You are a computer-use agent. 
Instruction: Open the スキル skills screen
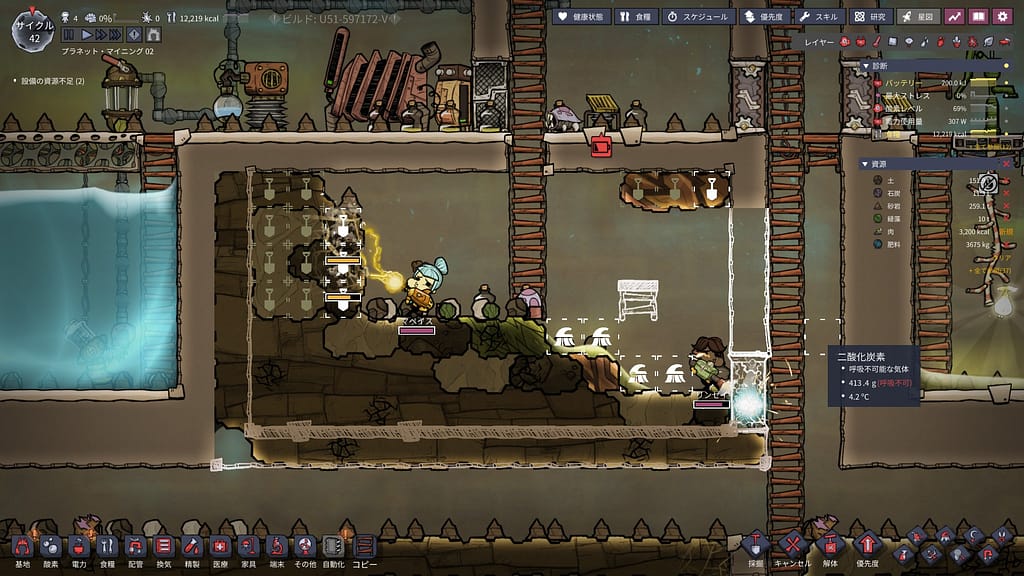[x=820, y=16]
